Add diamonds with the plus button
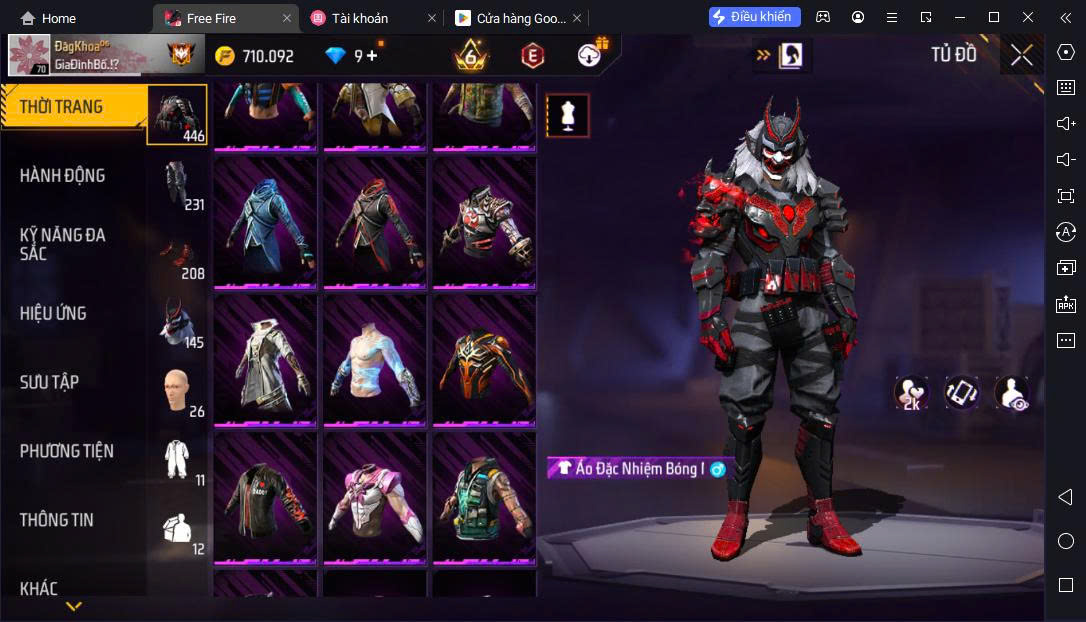This screenshot has height=622, width=1086. coord(372,56)
